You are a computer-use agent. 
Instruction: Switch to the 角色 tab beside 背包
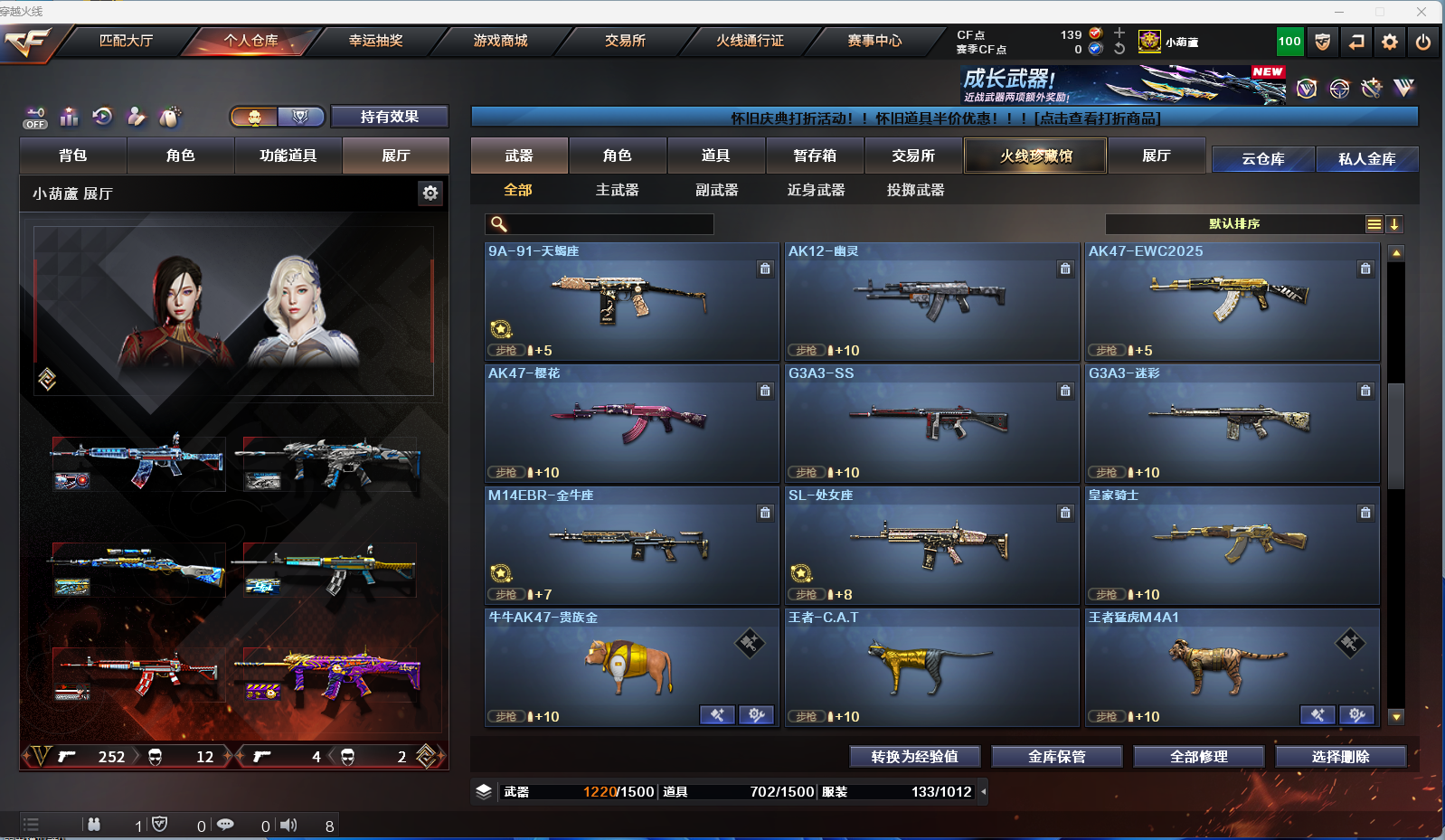tap(180, 156)
